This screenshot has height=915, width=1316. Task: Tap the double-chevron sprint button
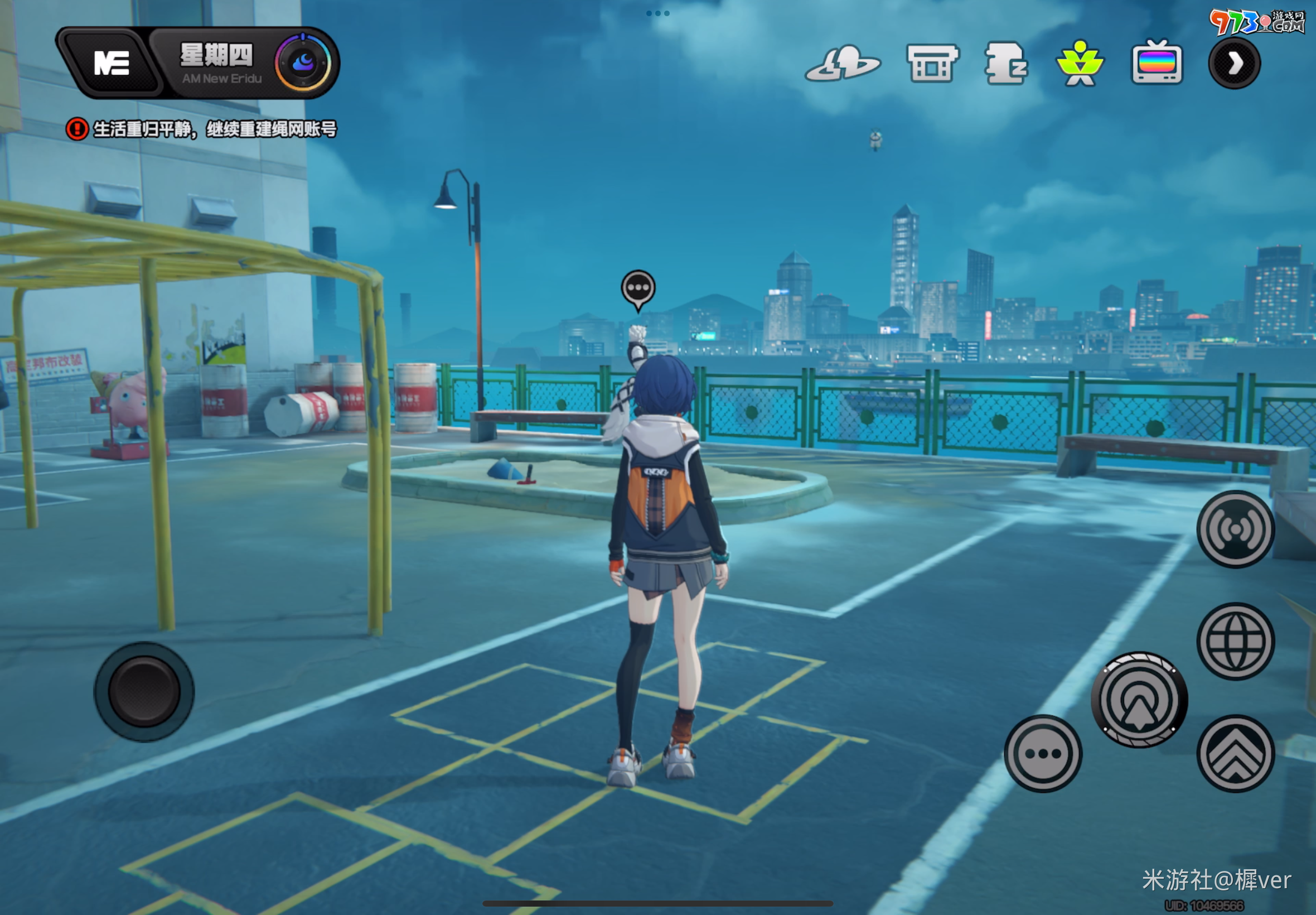click(1236, 753)
